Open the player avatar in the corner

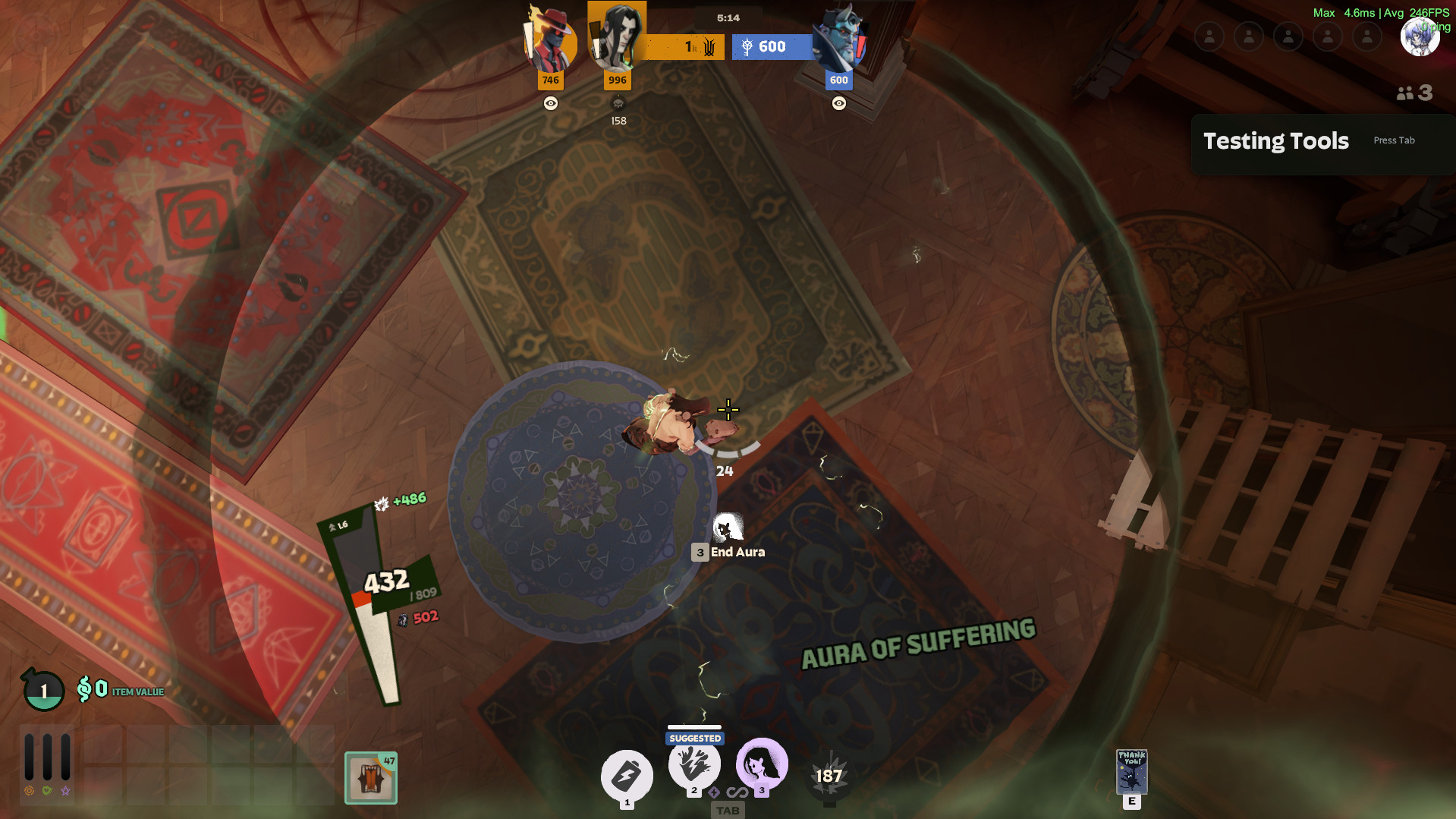[1419, 36]
